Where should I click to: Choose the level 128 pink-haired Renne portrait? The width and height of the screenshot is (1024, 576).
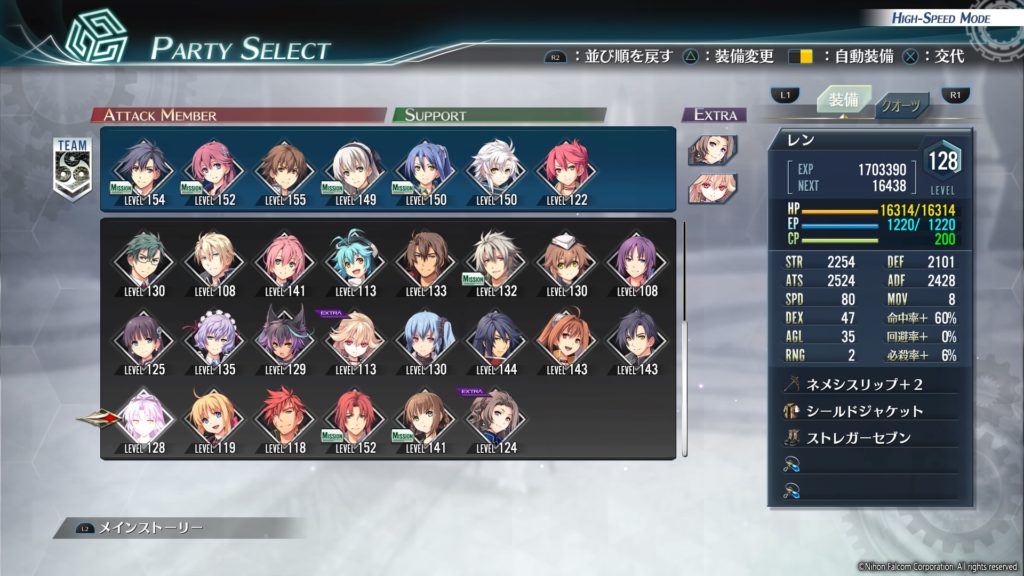pos(142,415)
